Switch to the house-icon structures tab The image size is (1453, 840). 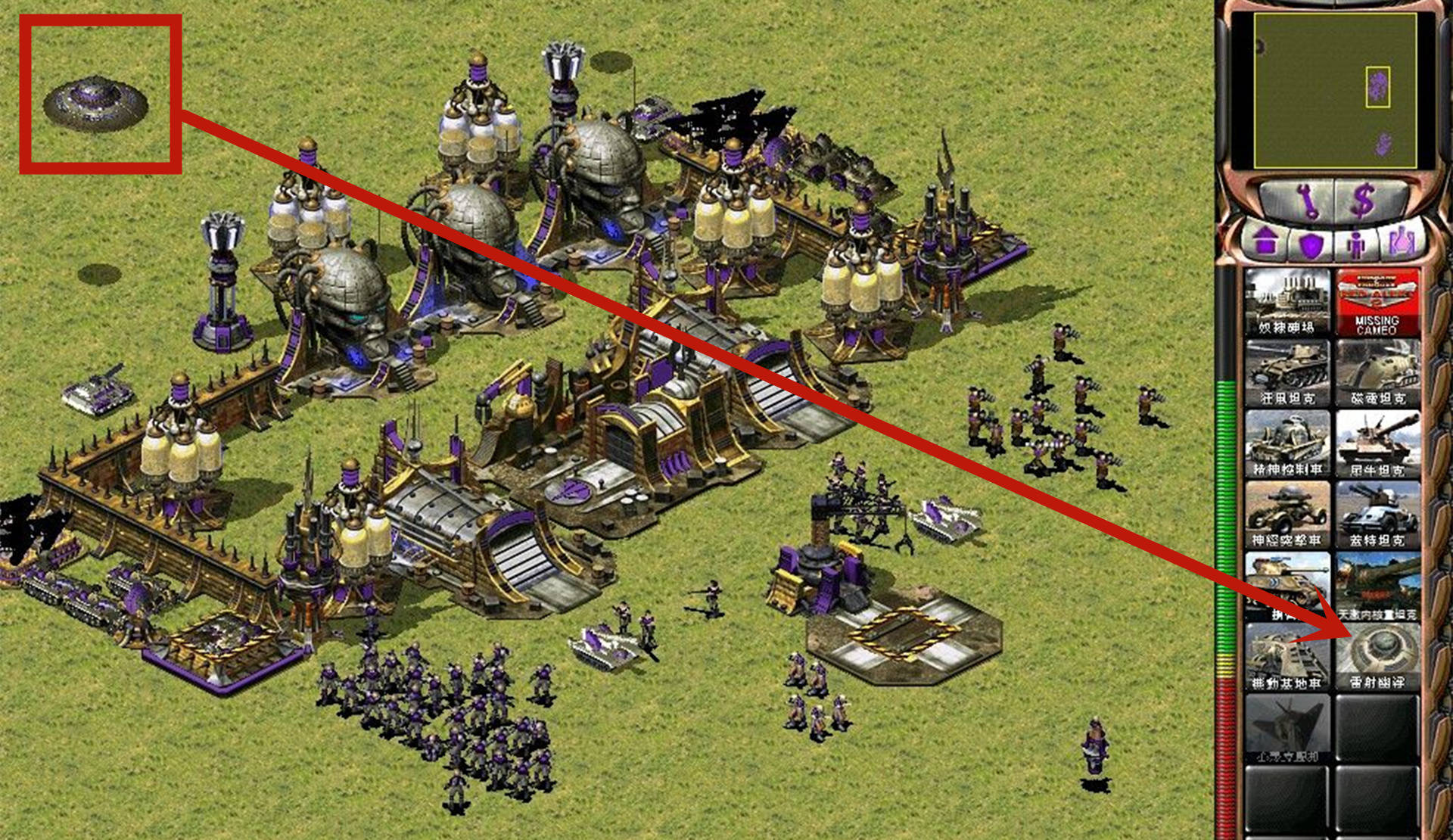coord(1265,243)
